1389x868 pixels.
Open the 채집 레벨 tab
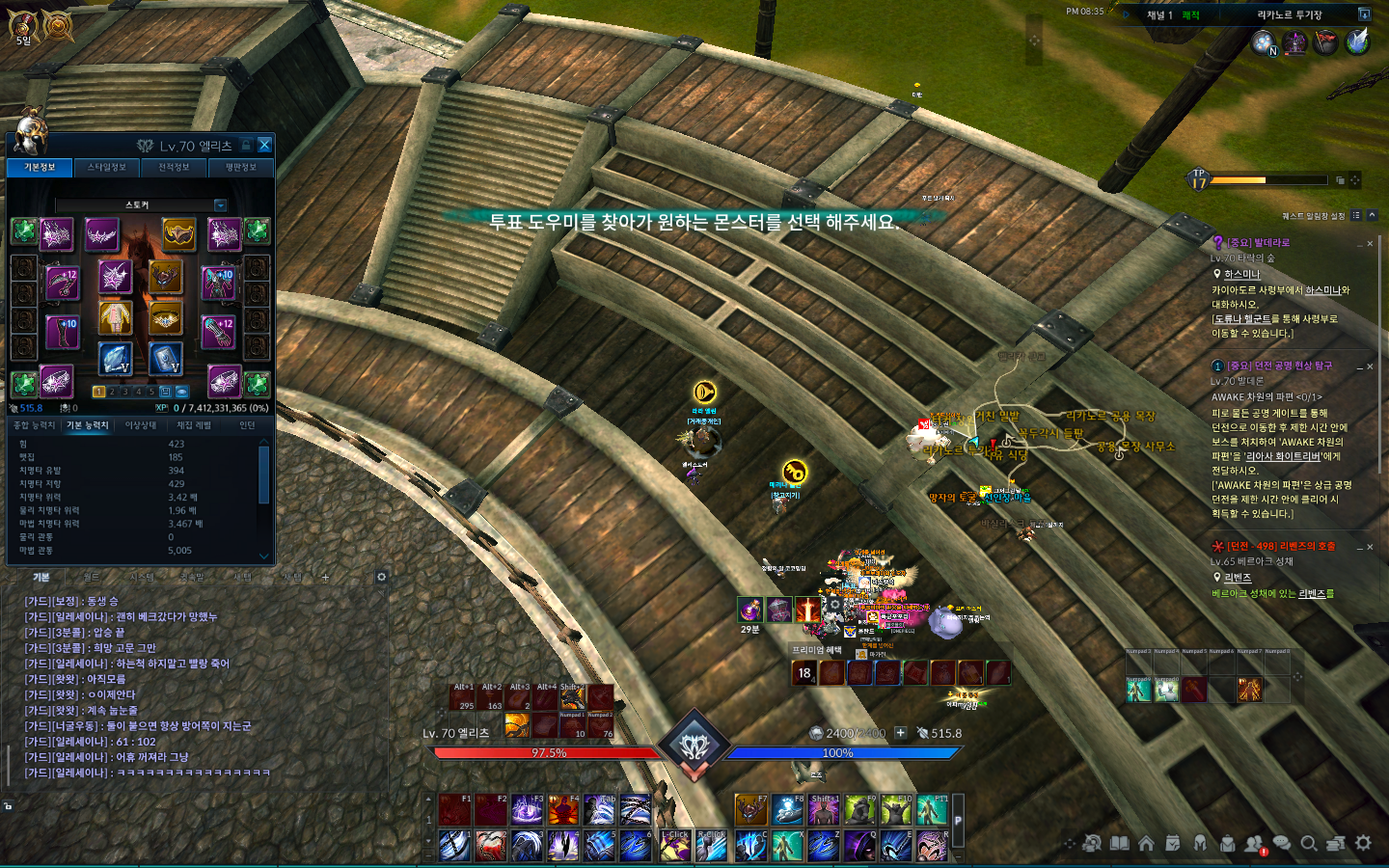coord(193,425)
